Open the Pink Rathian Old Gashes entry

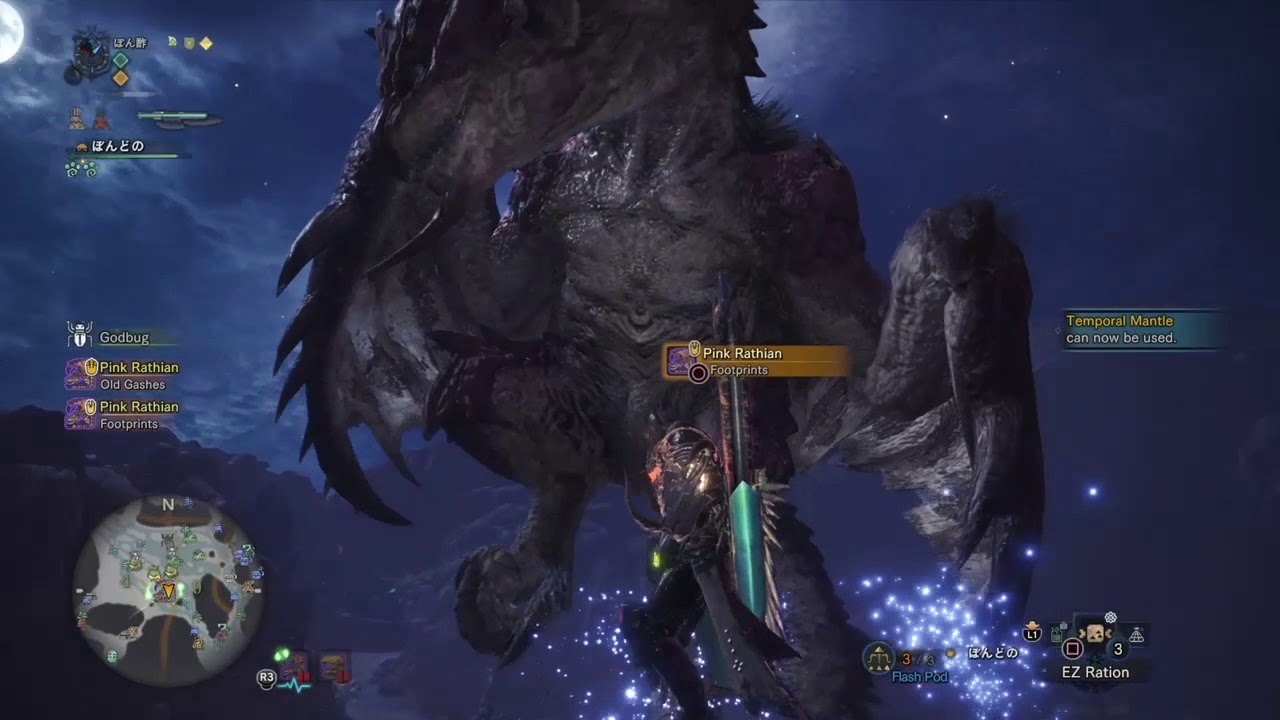pyautogui.click(x=122, y=375)
